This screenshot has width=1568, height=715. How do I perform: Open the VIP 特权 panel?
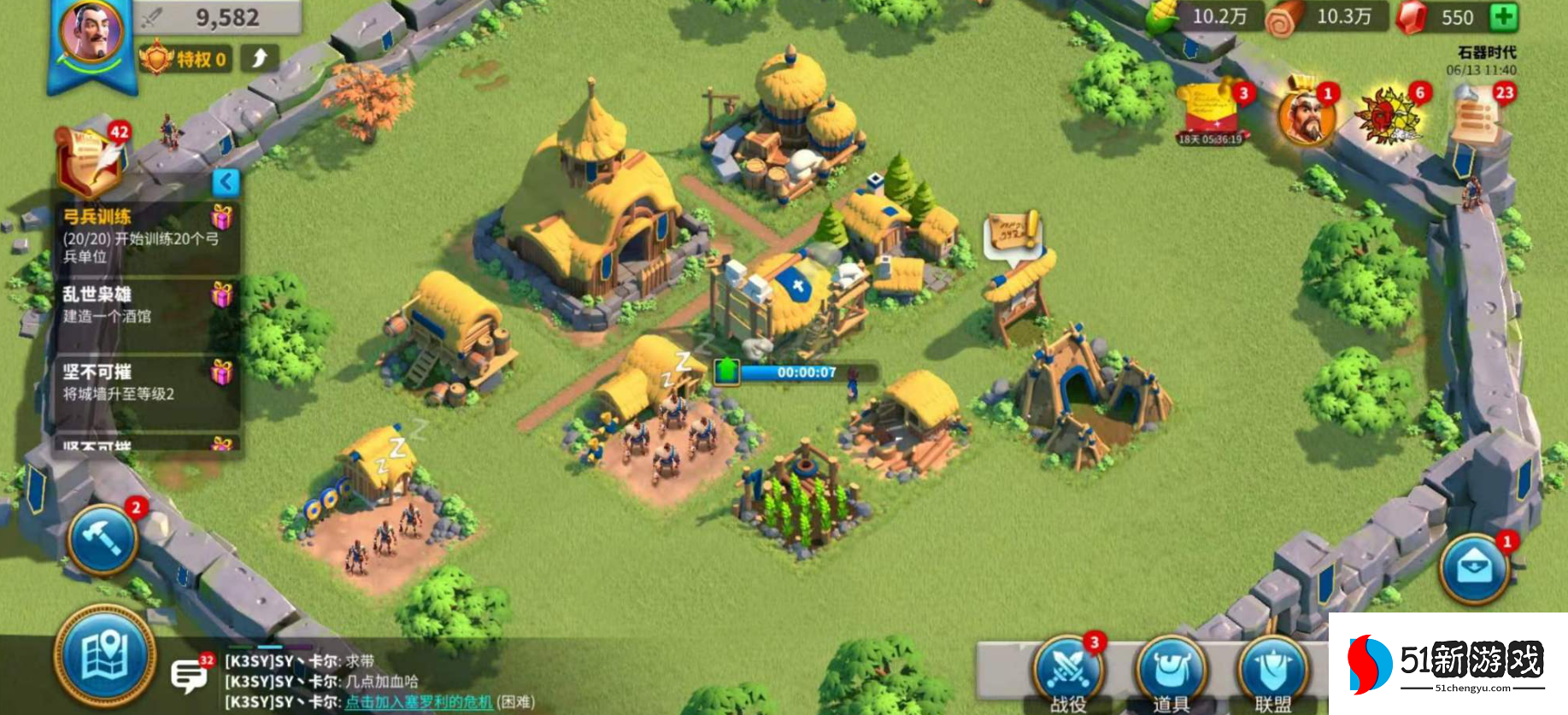[185, 59]
